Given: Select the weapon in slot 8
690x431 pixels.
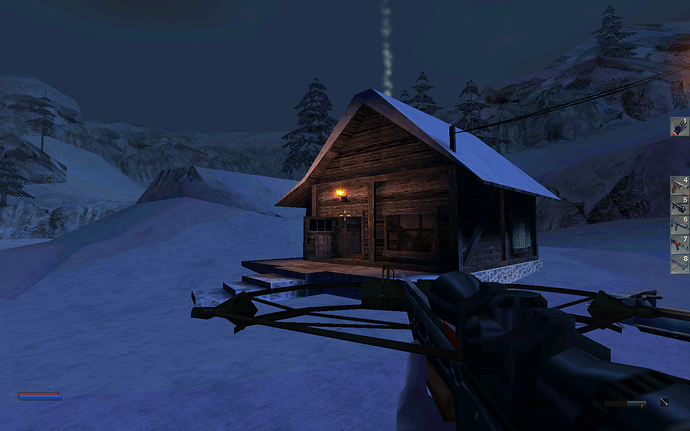Looking at the screenshot, I should [680, 262].
